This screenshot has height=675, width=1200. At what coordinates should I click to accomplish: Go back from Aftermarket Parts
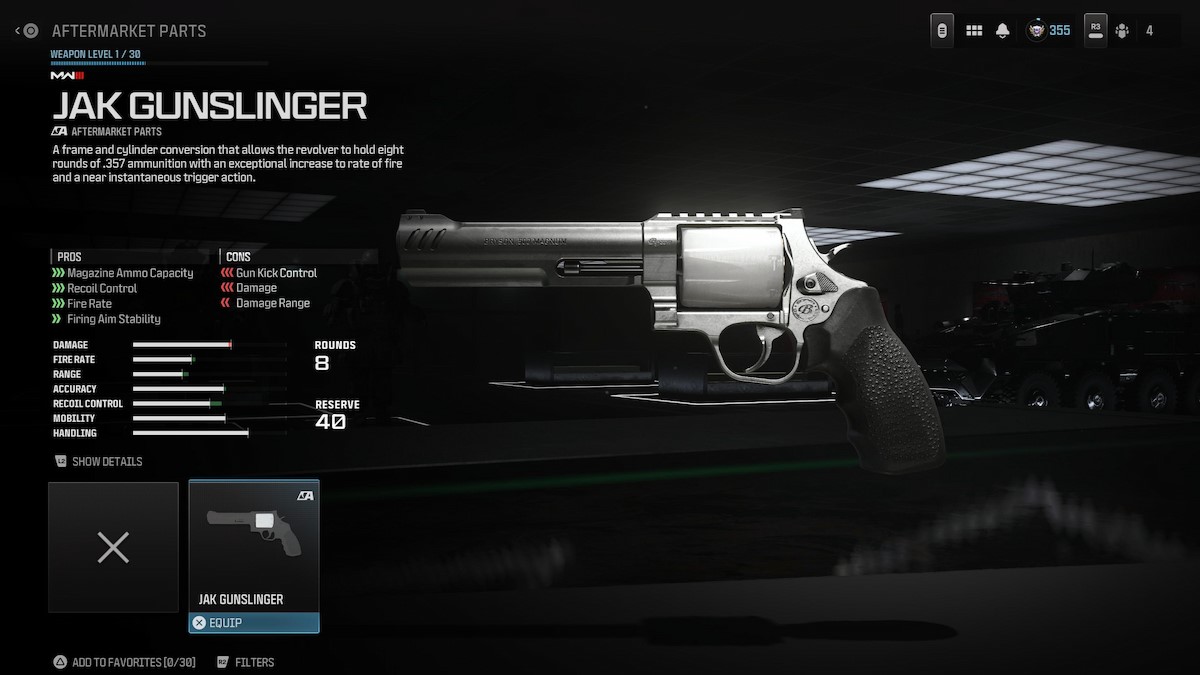click(27, 31)
